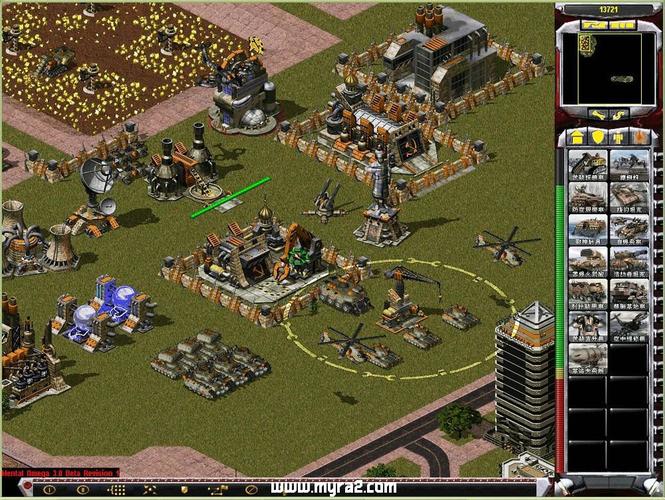Screen dimensions: 665x500
Task: Switch to the shield defenses tab
Action: (597, 136)
